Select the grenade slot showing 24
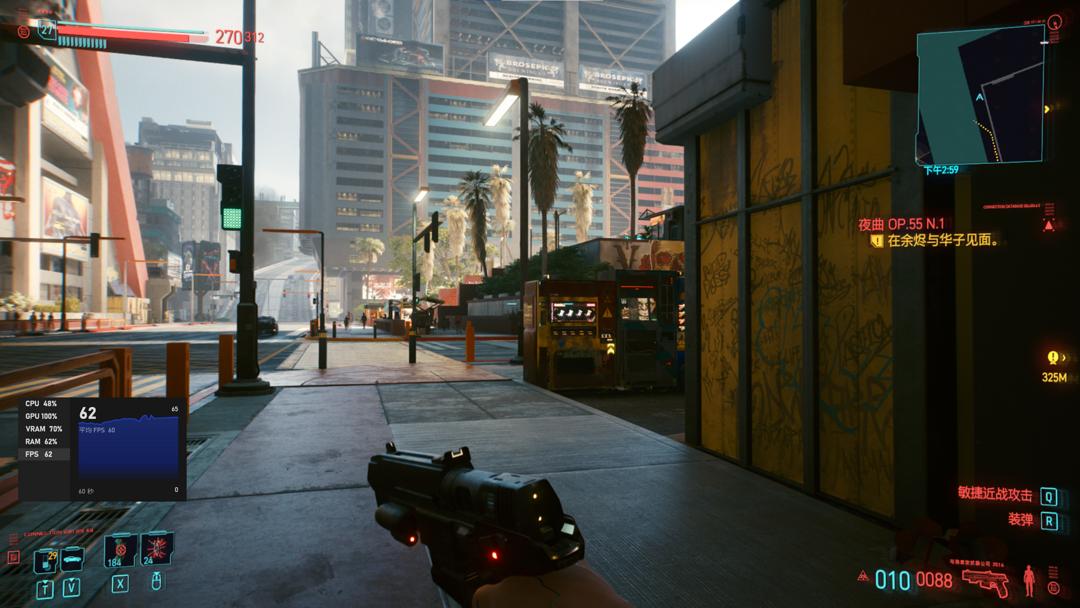The width and height of the screenshot is (1080, 608). [x=157, y=550]
